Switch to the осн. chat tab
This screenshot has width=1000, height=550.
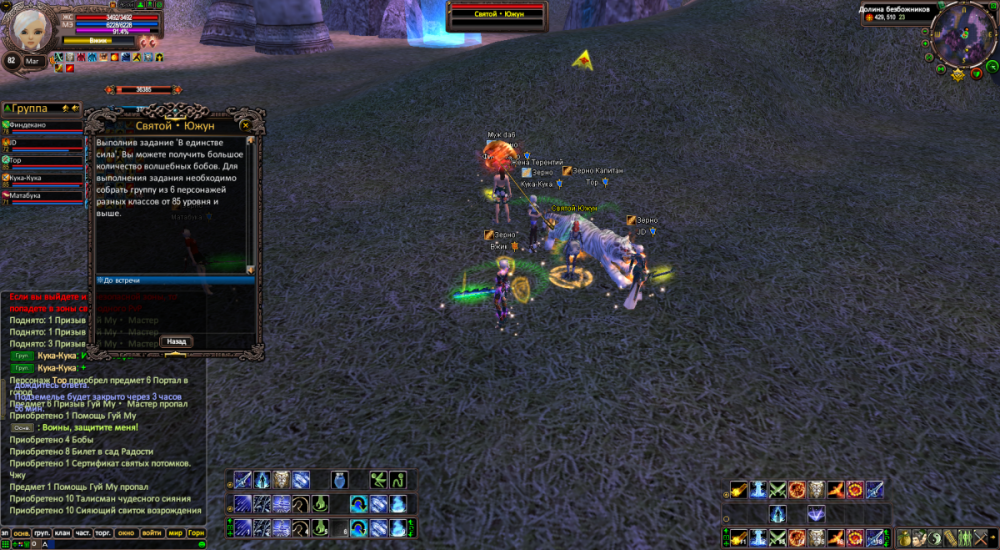21,533
